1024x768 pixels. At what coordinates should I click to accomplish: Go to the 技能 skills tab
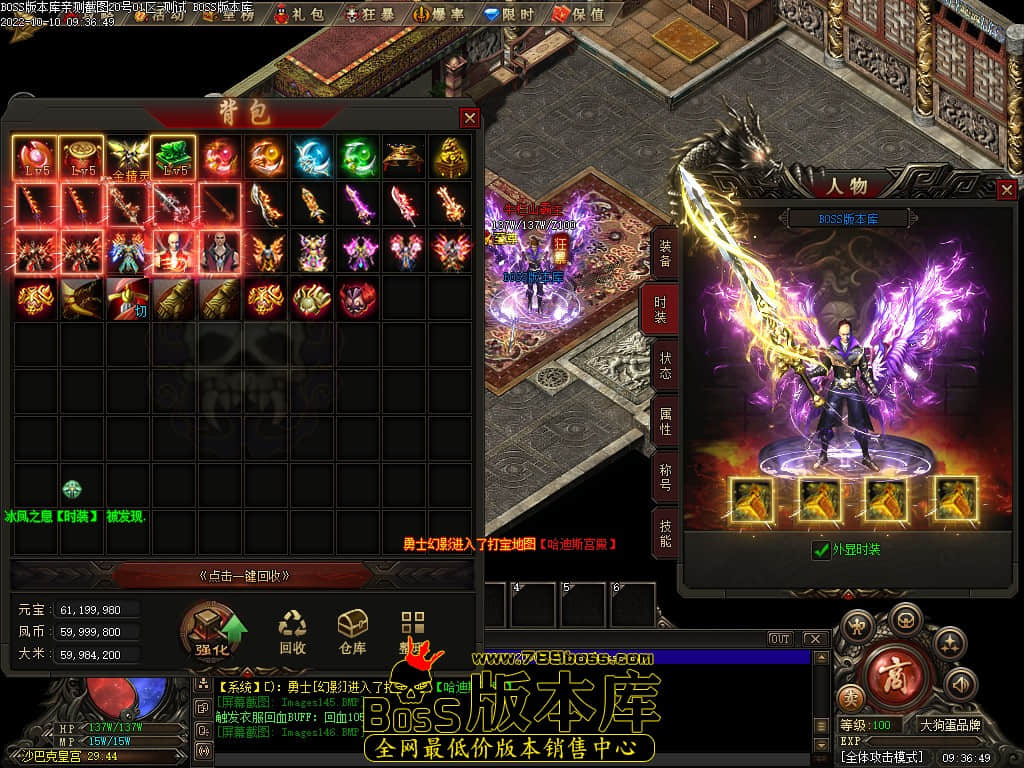tap(664, 532)
